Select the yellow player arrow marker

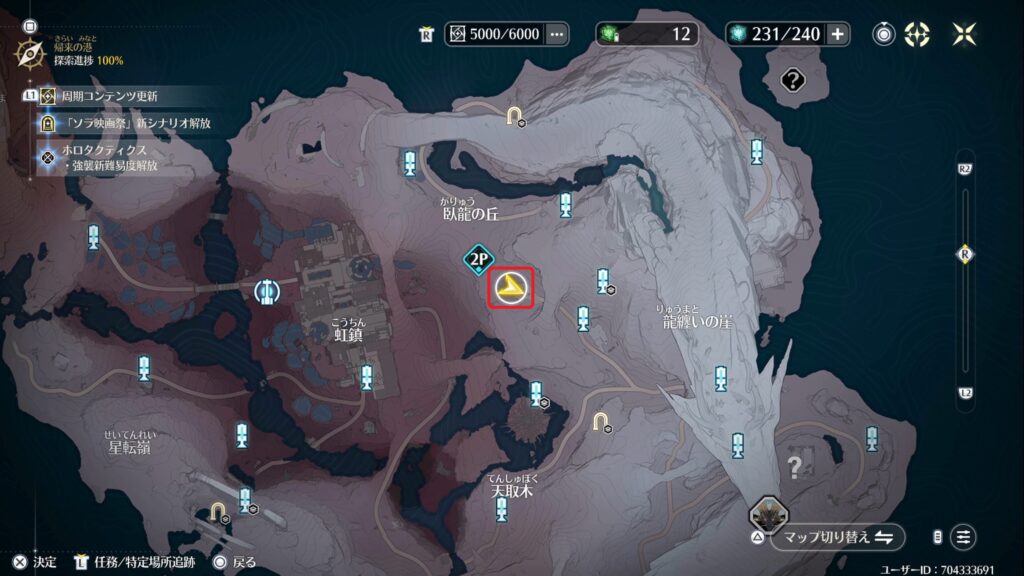click(x=511, y=289)
